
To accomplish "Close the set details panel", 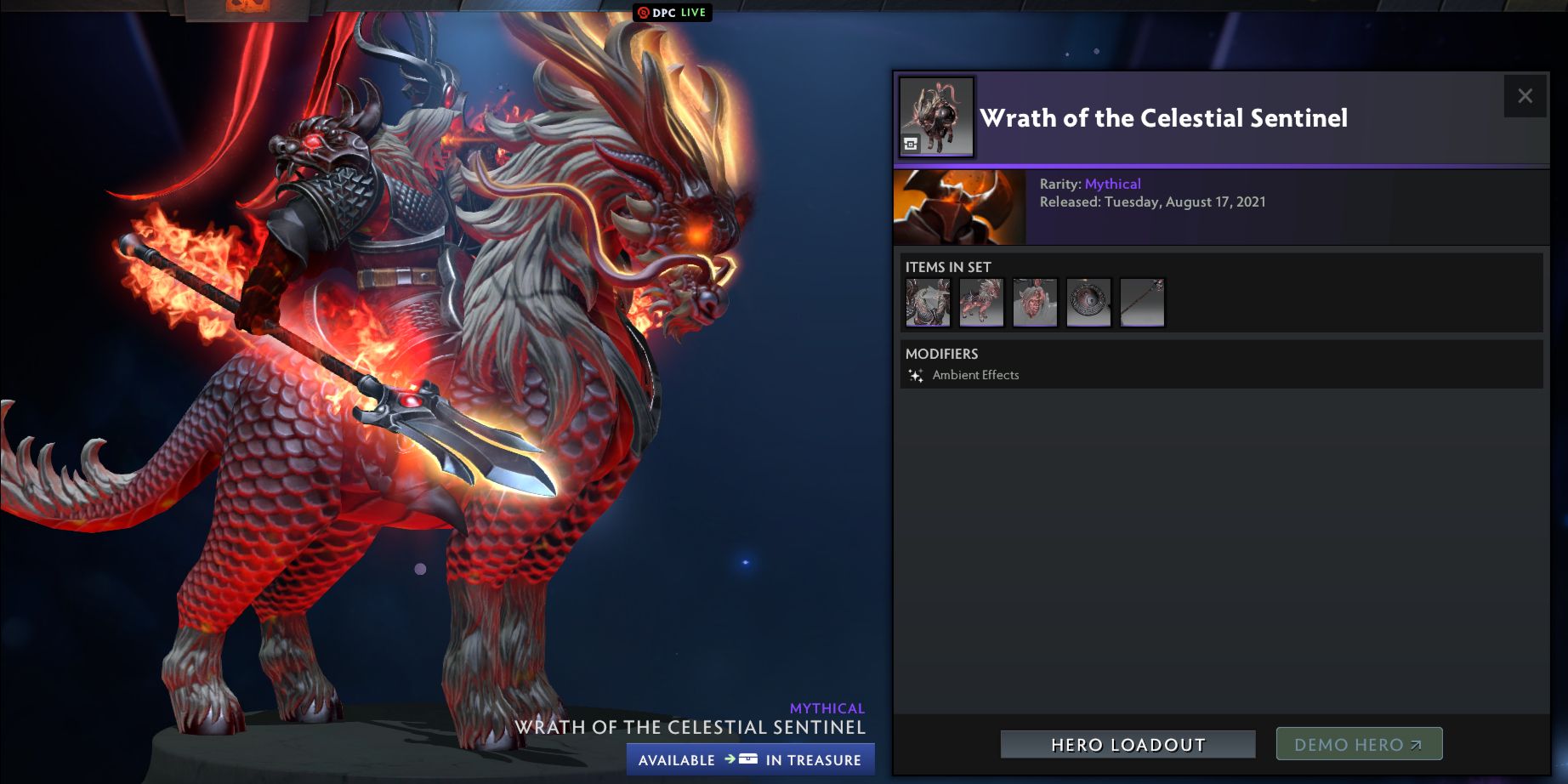I will pos(1527,96).
